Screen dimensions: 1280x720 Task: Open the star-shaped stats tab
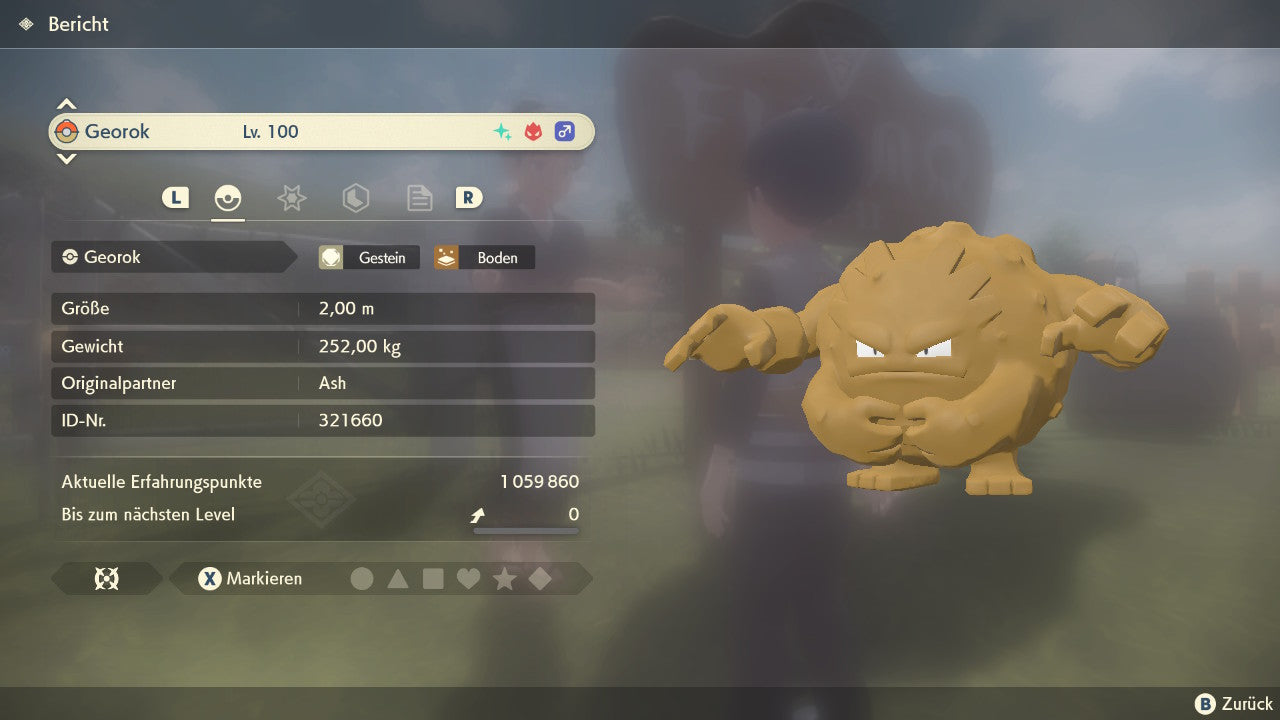tap(291, 198)
